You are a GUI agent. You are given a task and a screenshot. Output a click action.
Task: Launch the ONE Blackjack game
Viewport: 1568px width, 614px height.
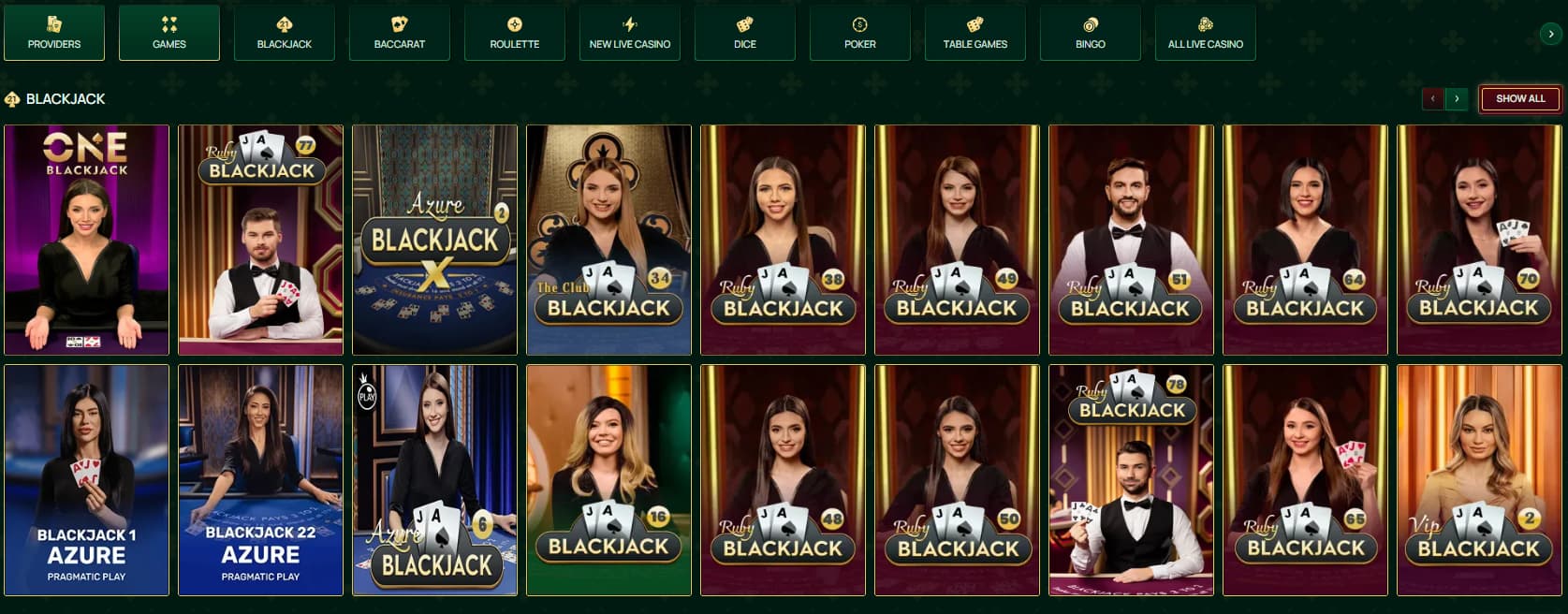pyautogui.click(x=87, y=240)
